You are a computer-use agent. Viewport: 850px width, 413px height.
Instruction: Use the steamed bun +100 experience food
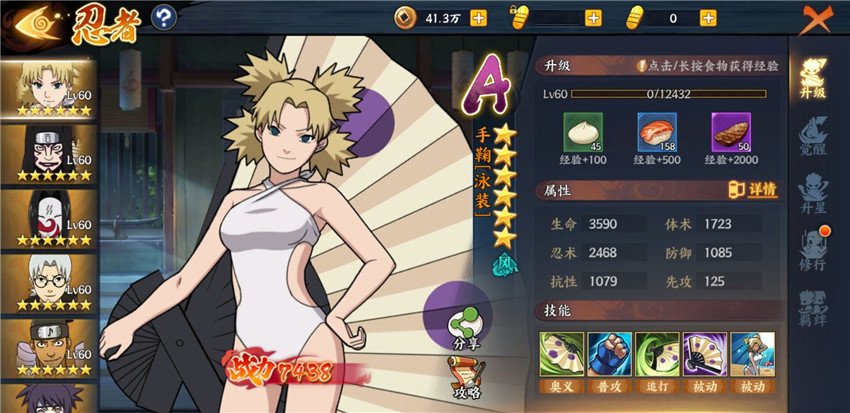click(582, 133)
